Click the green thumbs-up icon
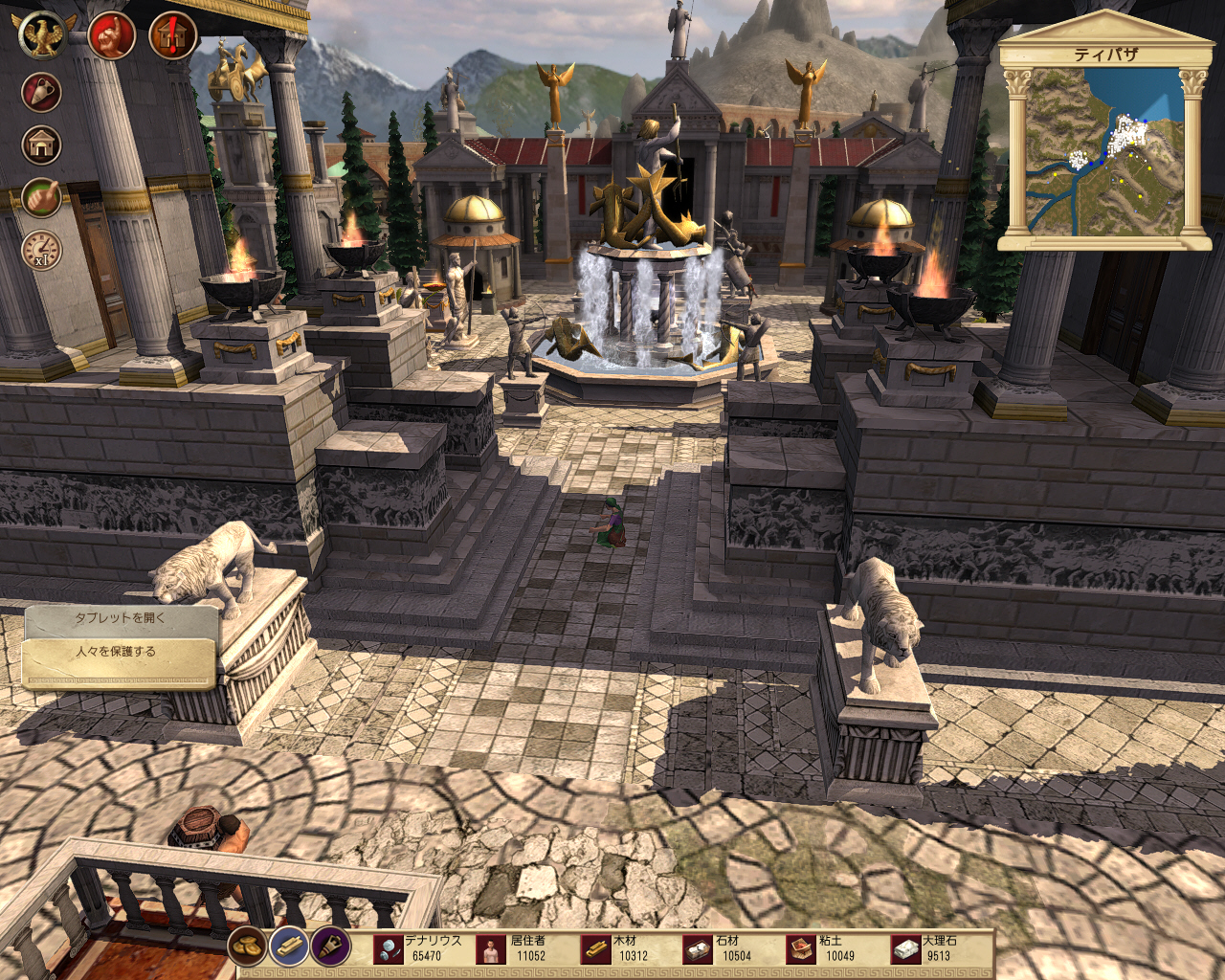Viewport: 1225px width, 980px height. click(41, 198)
